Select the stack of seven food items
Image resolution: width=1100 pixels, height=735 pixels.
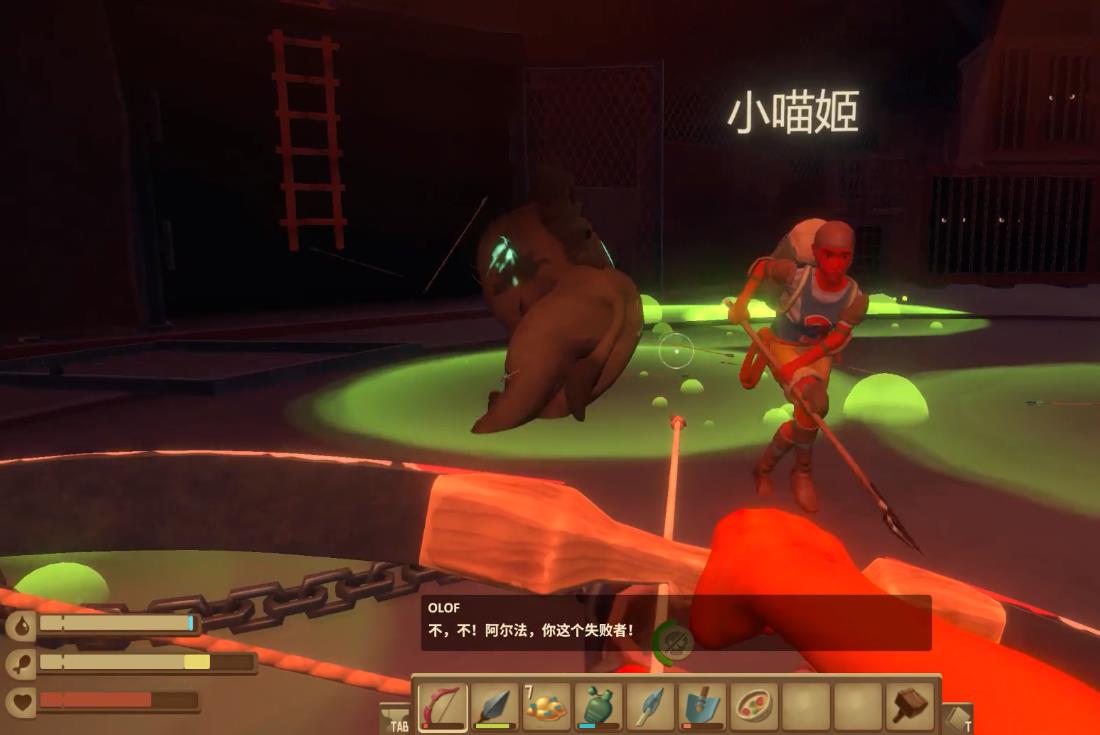546,707
